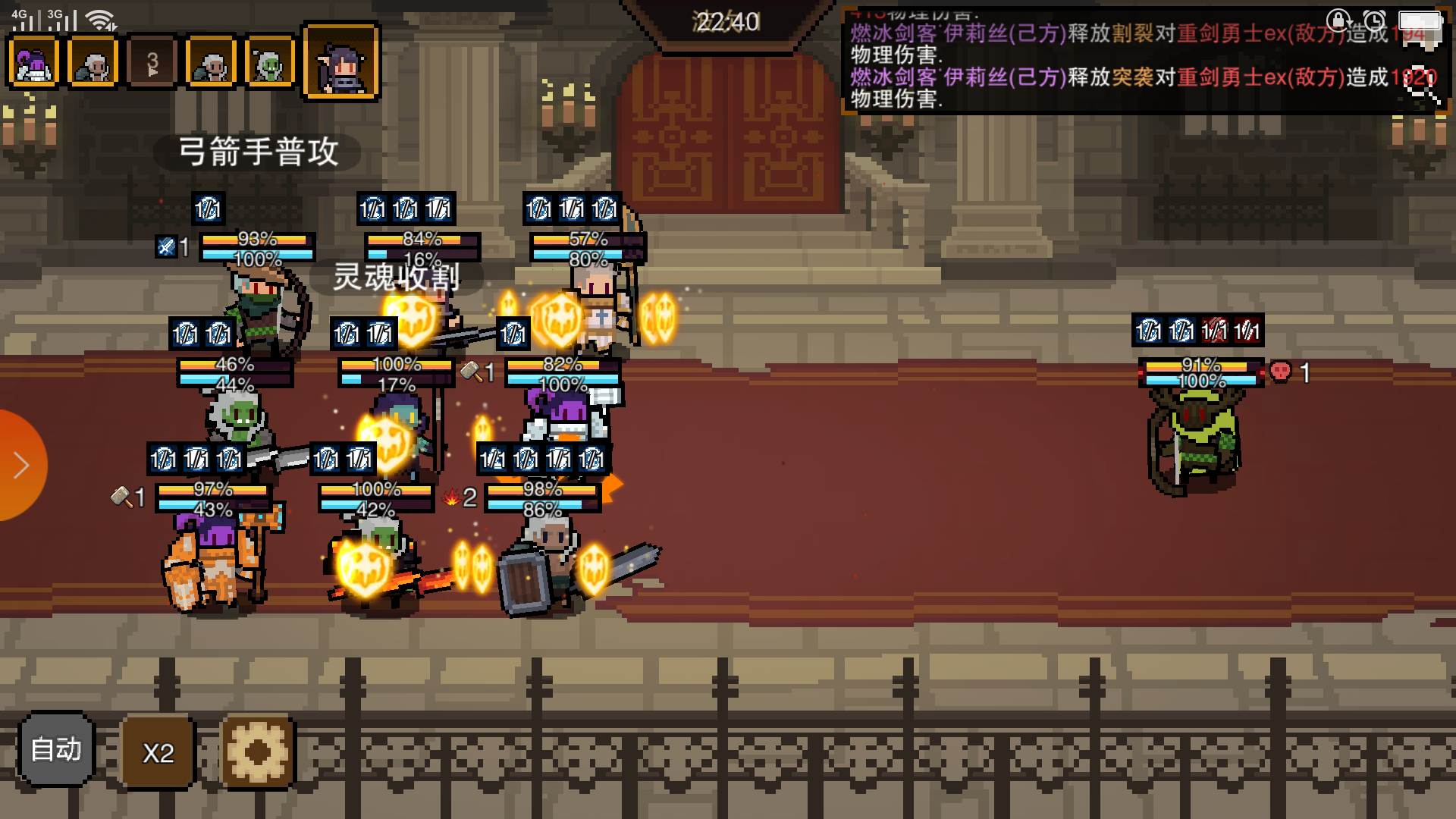Screen dimensions: 1456x819
Task: Select the purple-haired hero turn portrait
Action: 33,63
